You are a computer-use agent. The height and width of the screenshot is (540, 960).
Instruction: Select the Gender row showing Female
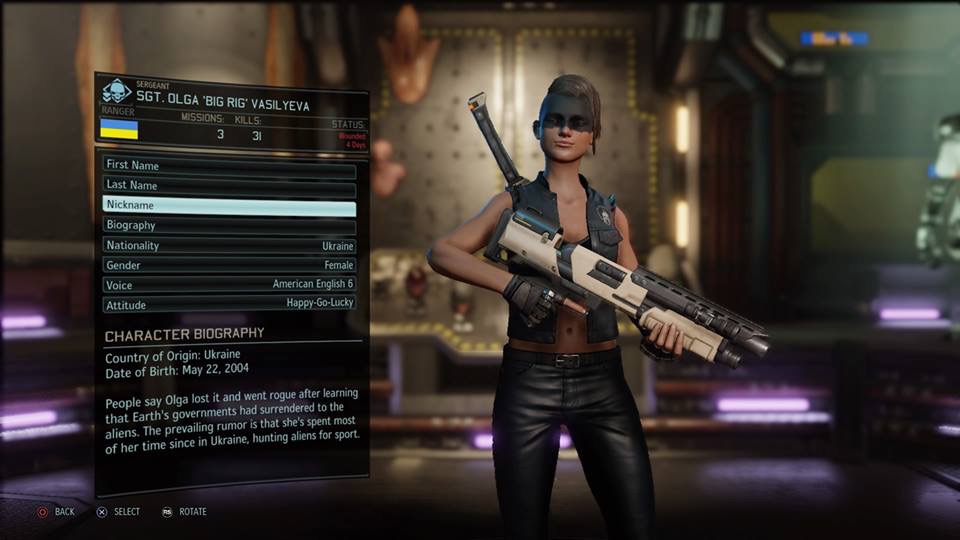point(229,266)
